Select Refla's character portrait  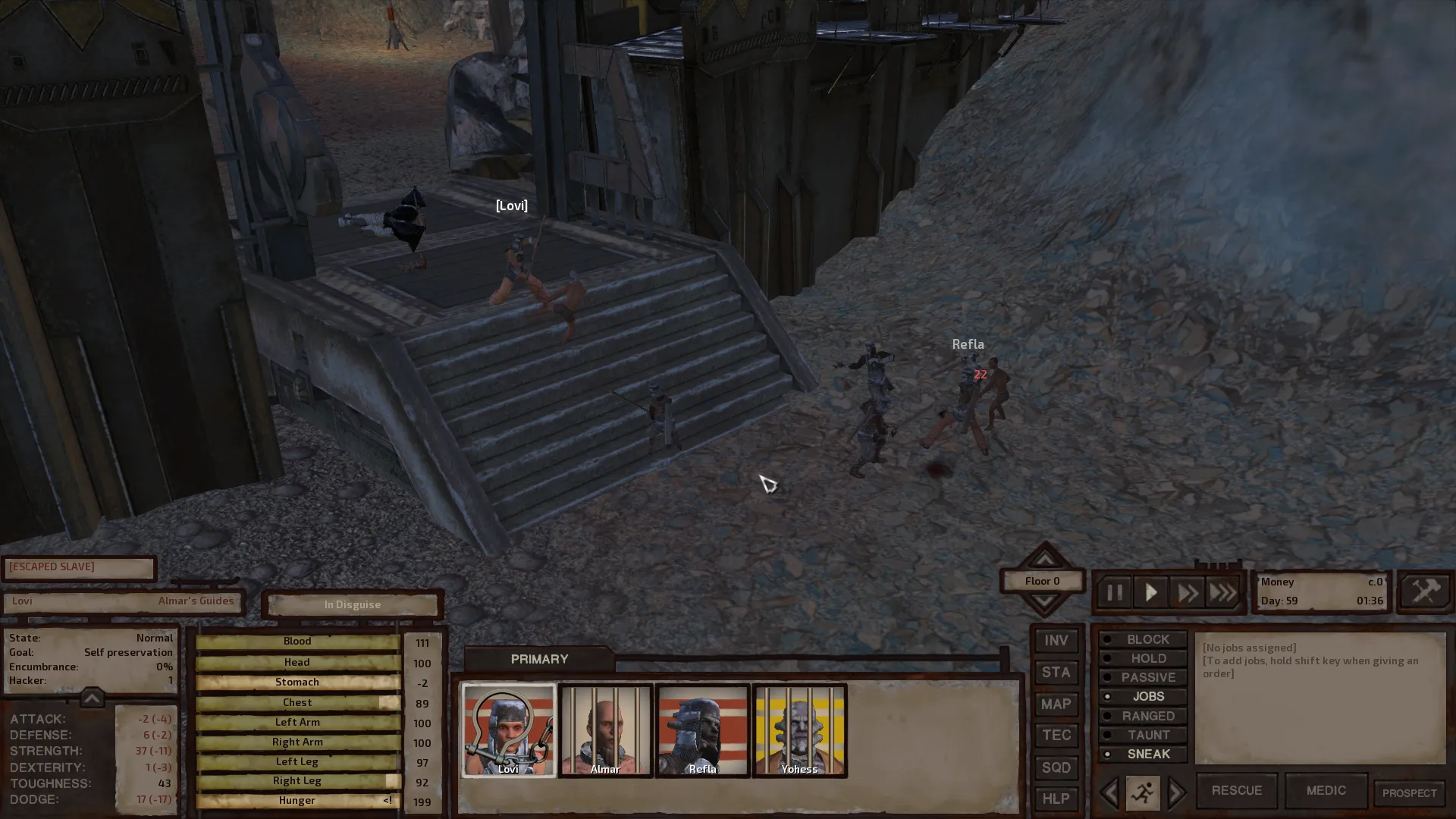[x=702, y=730]
